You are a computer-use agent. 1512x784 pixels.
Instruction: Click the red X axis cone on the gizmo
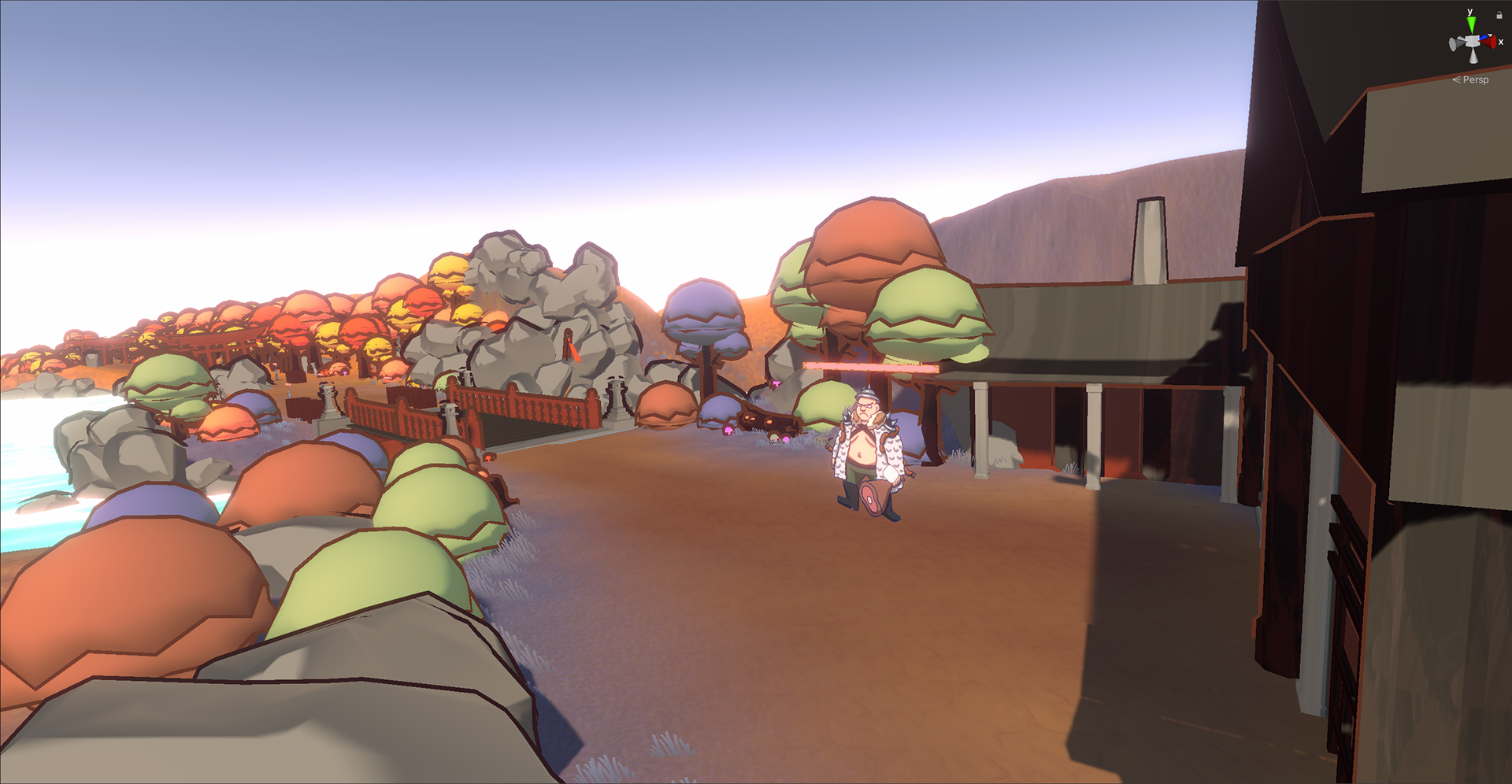(x=1489, y=42)
